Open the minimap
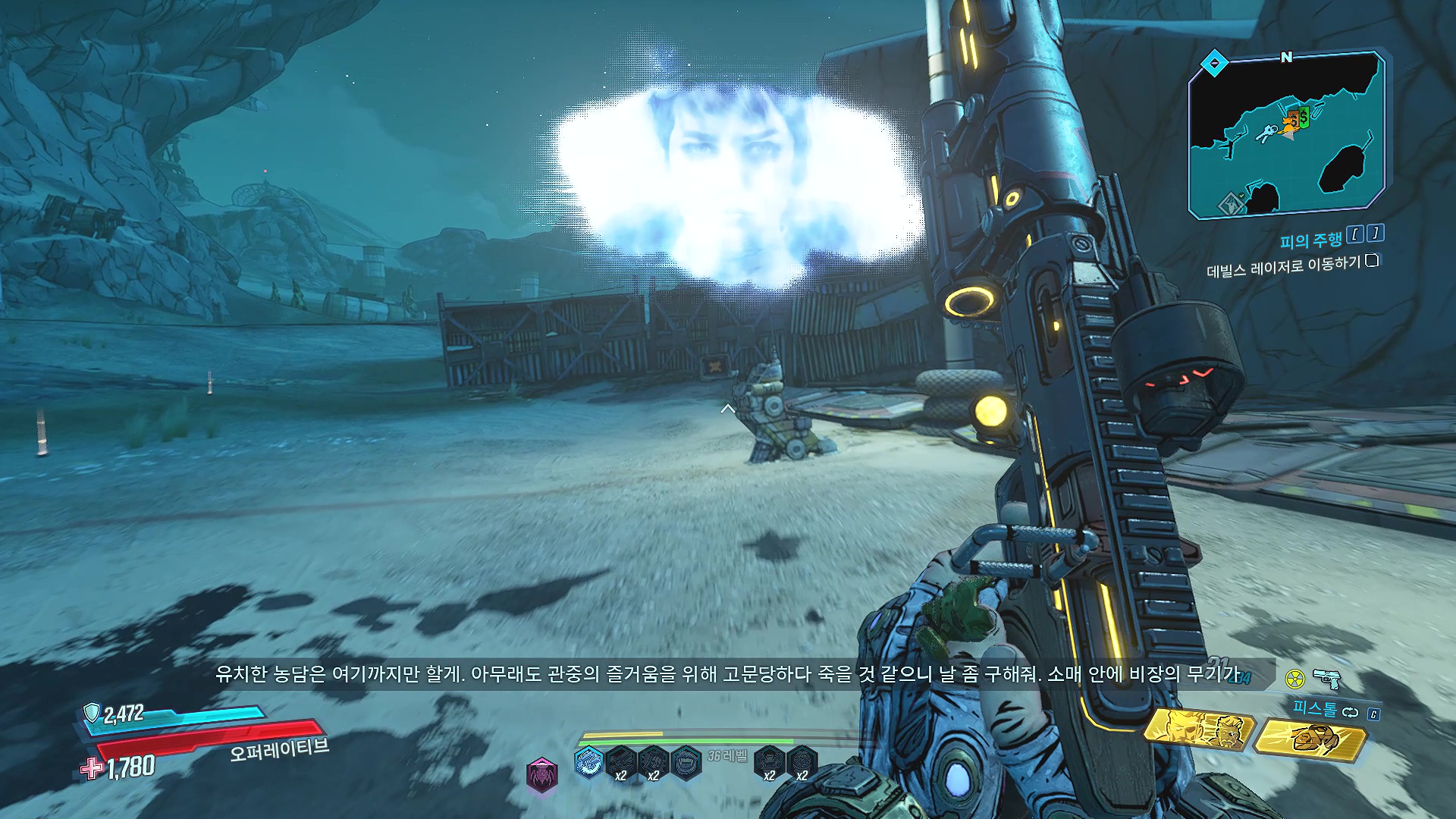1456x819 pixels. [x=1286, y=136]
